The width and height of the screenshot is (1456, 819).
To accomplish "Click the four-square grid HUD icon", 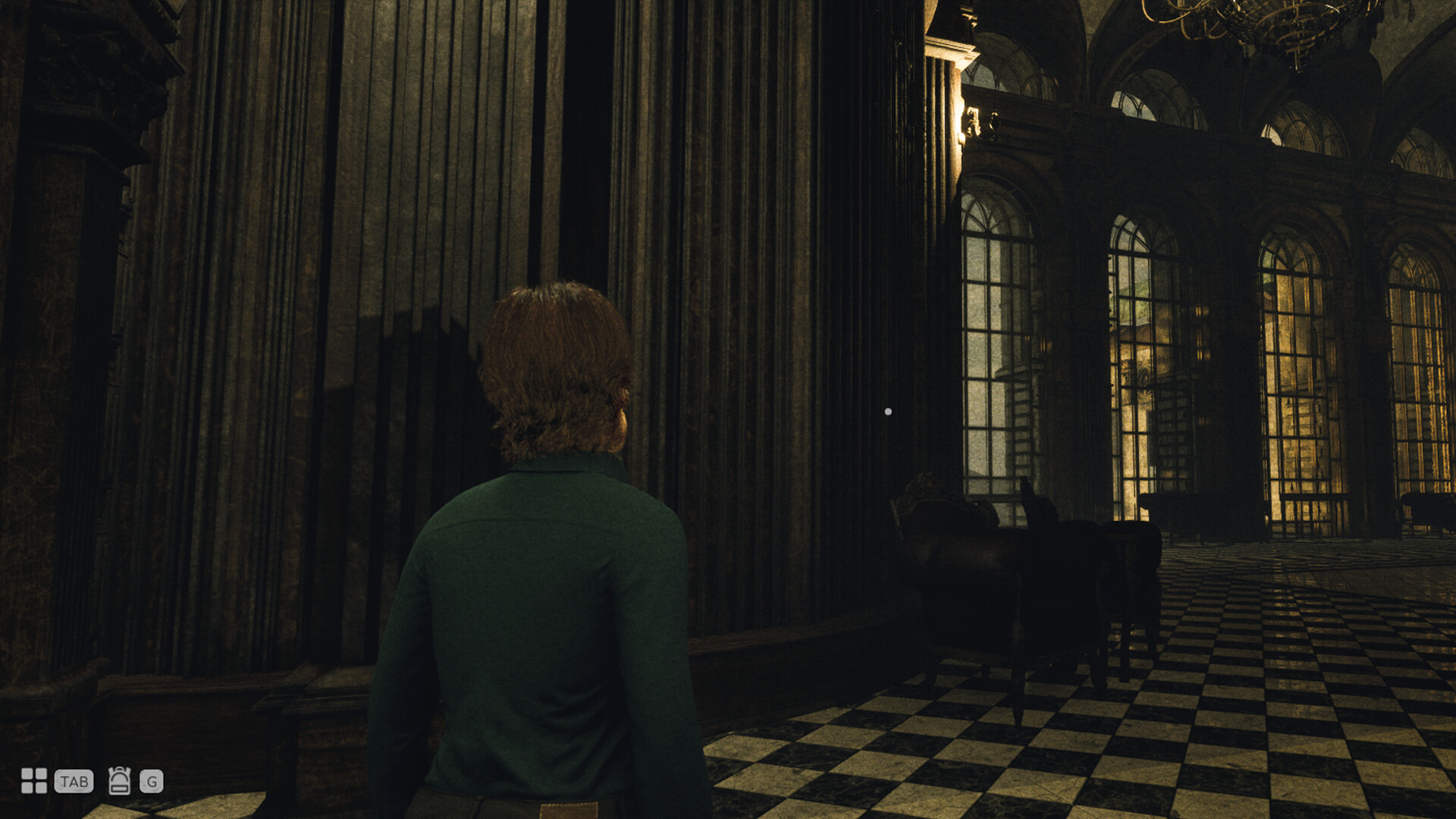I will pos(35,781).
